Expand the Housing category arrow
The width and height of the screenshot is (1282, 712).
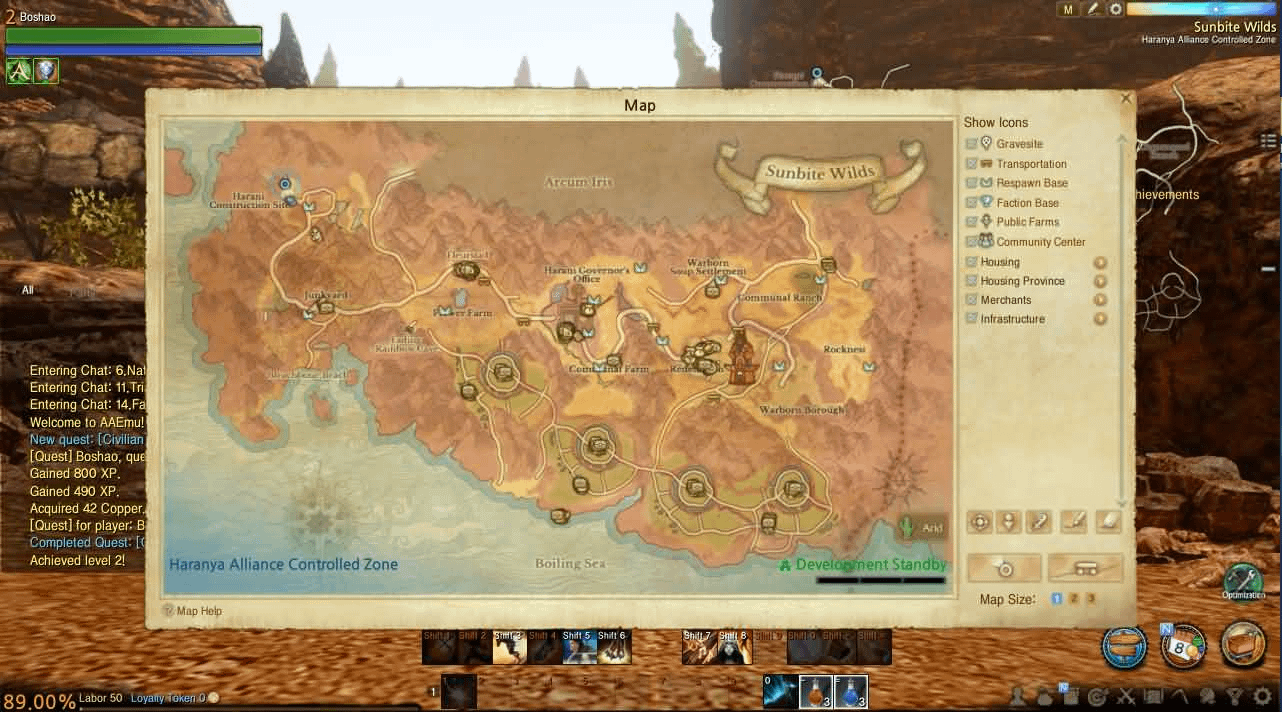(x=1100, y=262)
